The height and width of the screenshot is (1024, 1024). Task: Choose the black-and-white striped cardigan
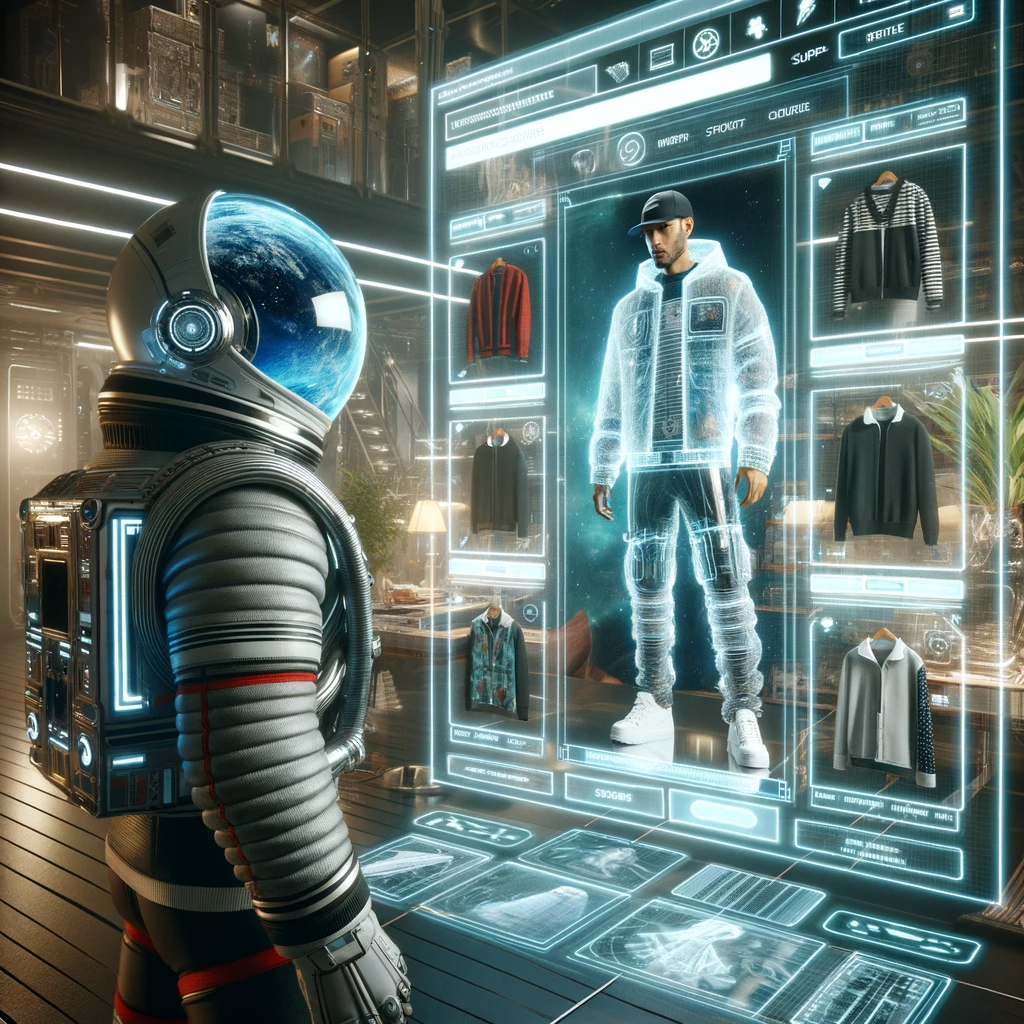coord(886,246)
